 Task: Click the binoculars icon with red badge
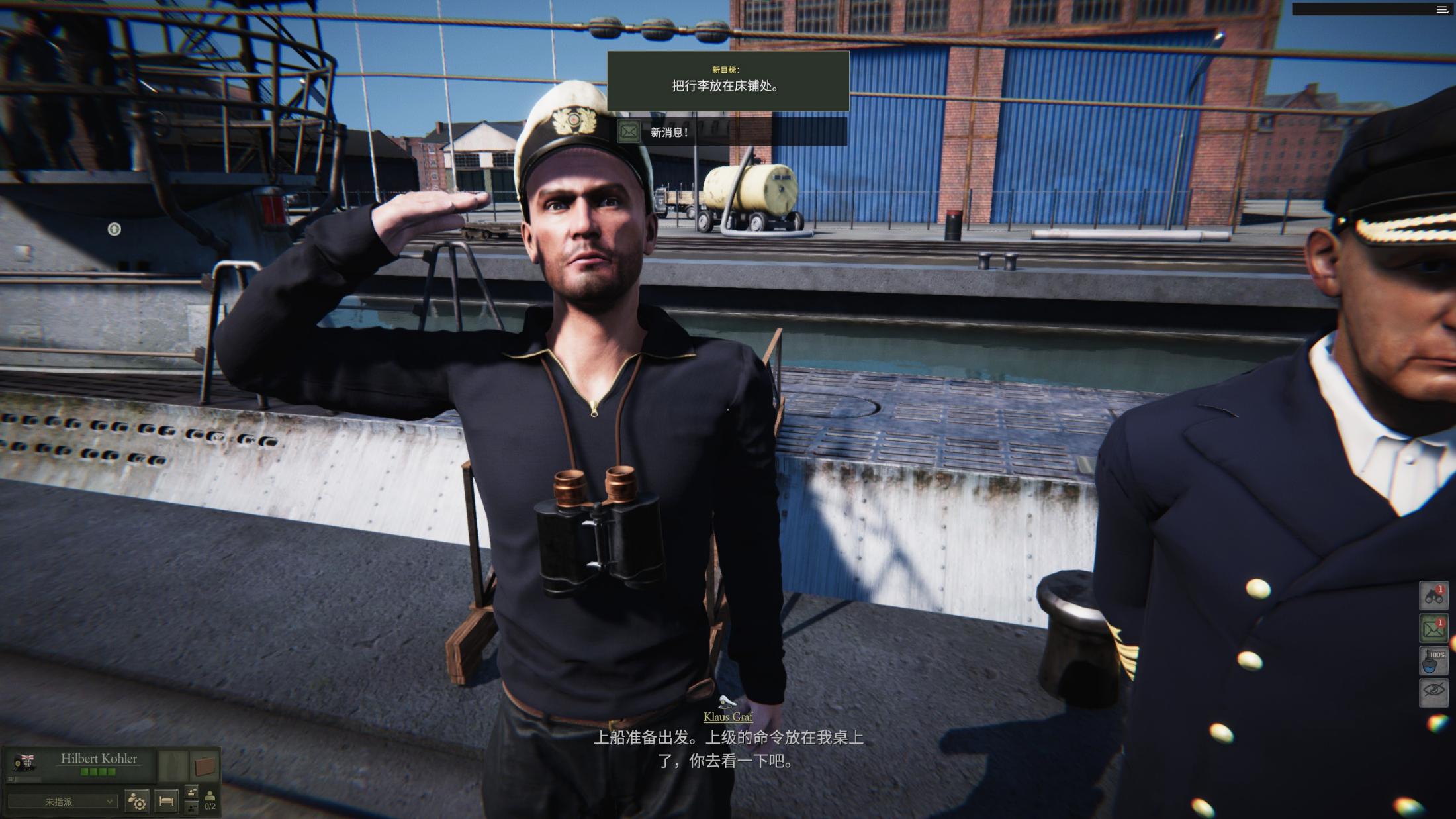tap(1433, 596)
